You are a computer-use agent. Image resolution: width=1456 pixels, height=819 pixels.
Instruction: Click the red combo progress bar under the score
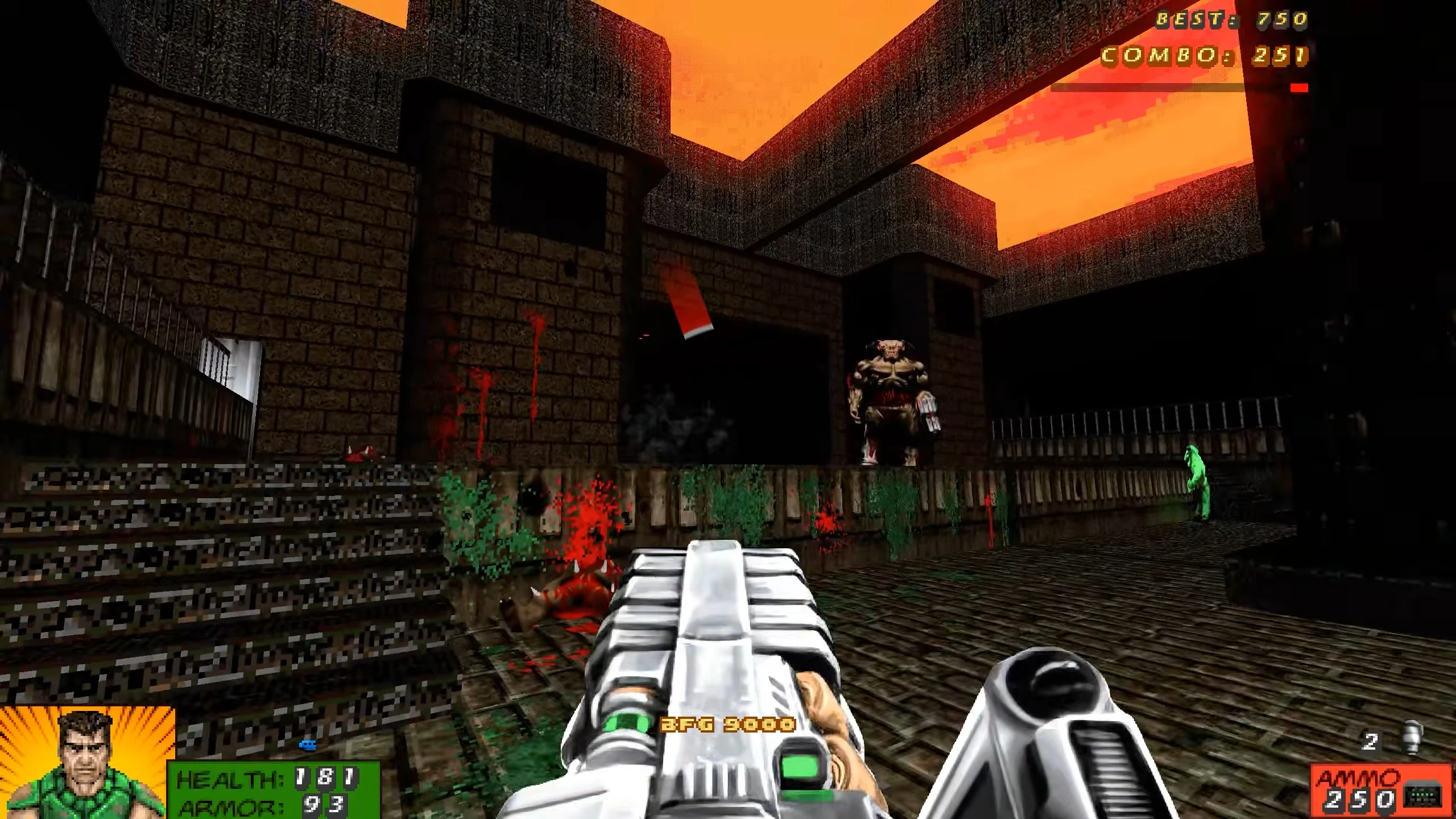[1300, 87]
